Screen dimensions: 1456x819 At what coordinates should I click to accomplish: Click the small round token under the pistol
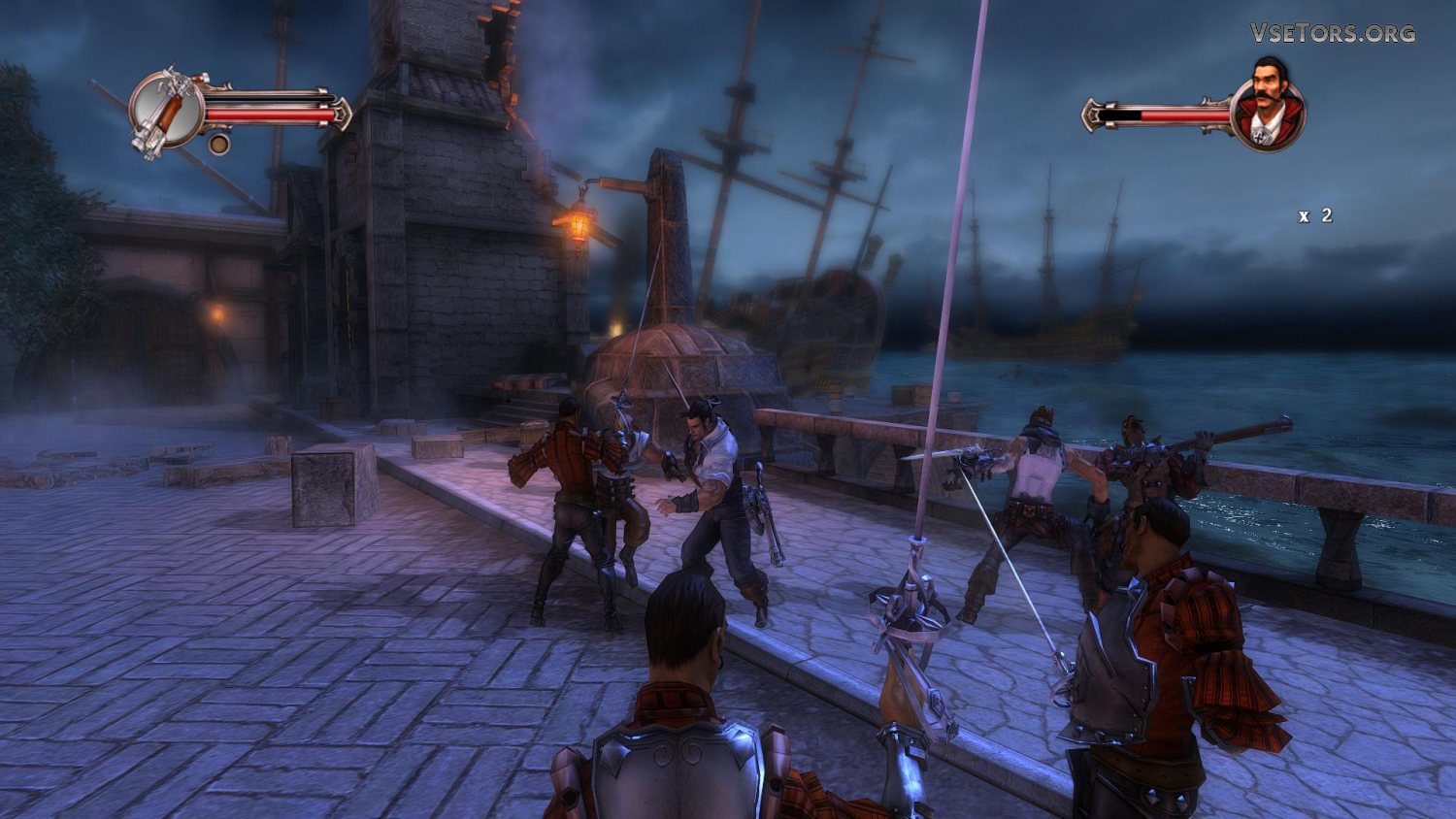219,145
